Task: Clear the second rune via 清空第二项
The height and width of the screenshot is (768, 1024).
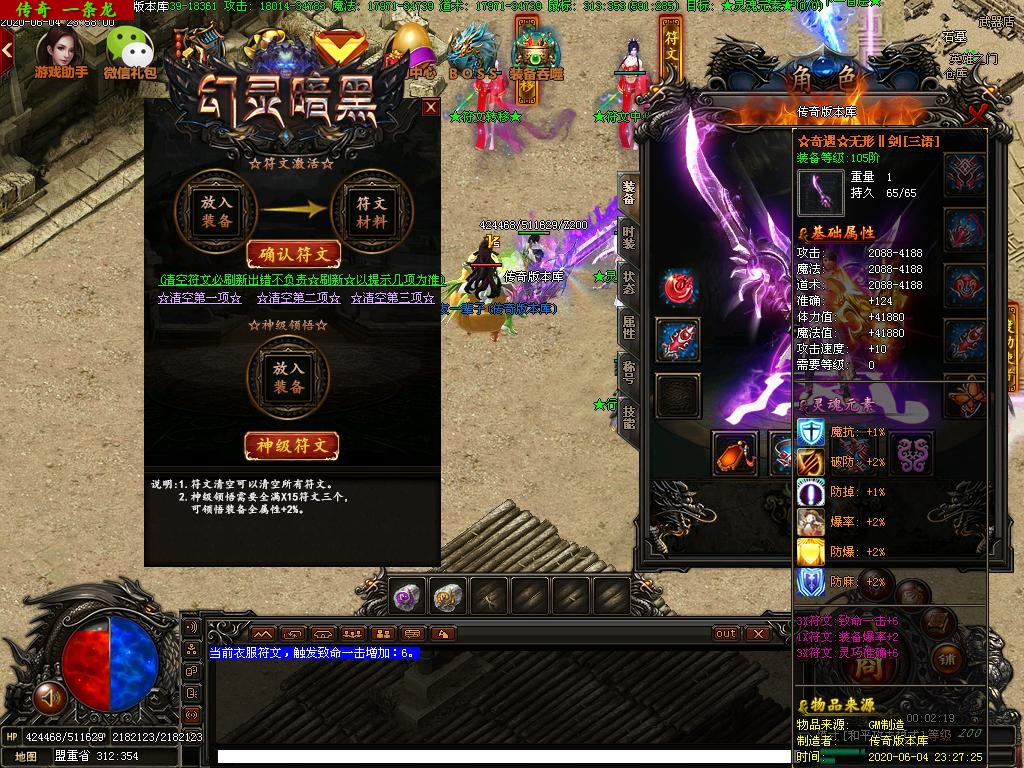Action: pyautogui.click(x=298, y=298)
